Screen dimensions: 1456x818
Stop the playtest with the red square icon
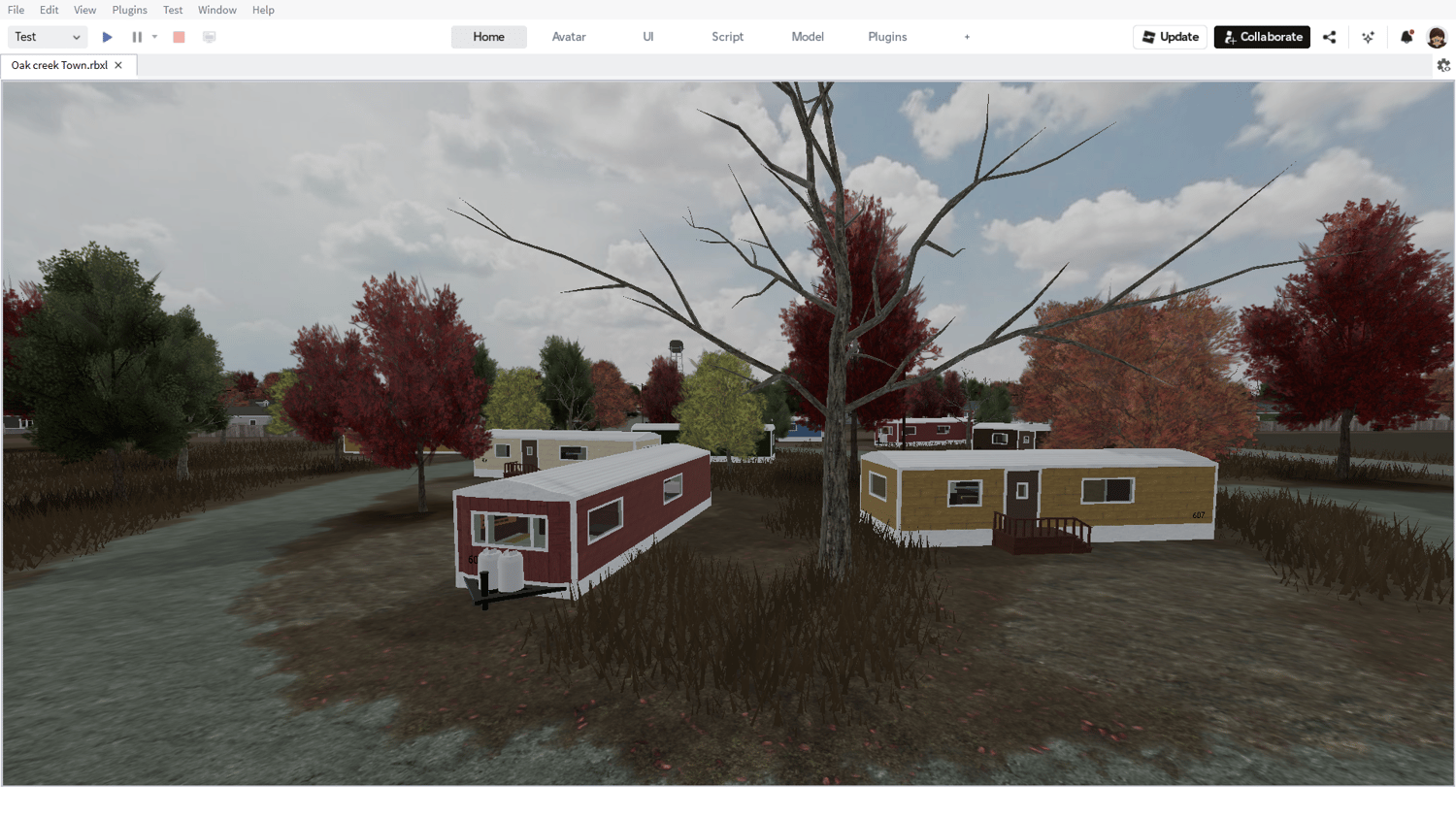179,36
